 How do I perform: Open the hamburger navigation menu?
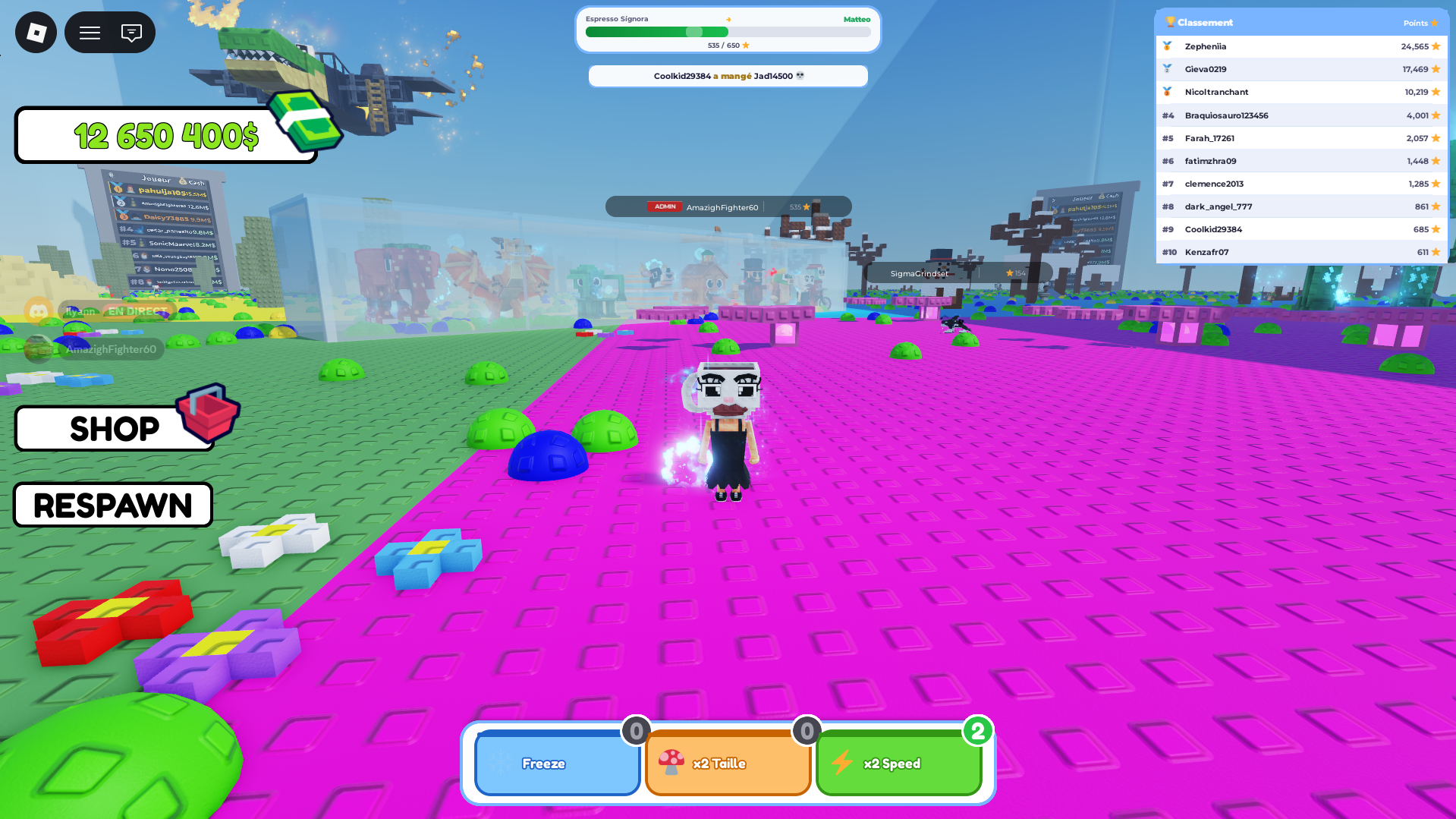[x=89, y=32]
